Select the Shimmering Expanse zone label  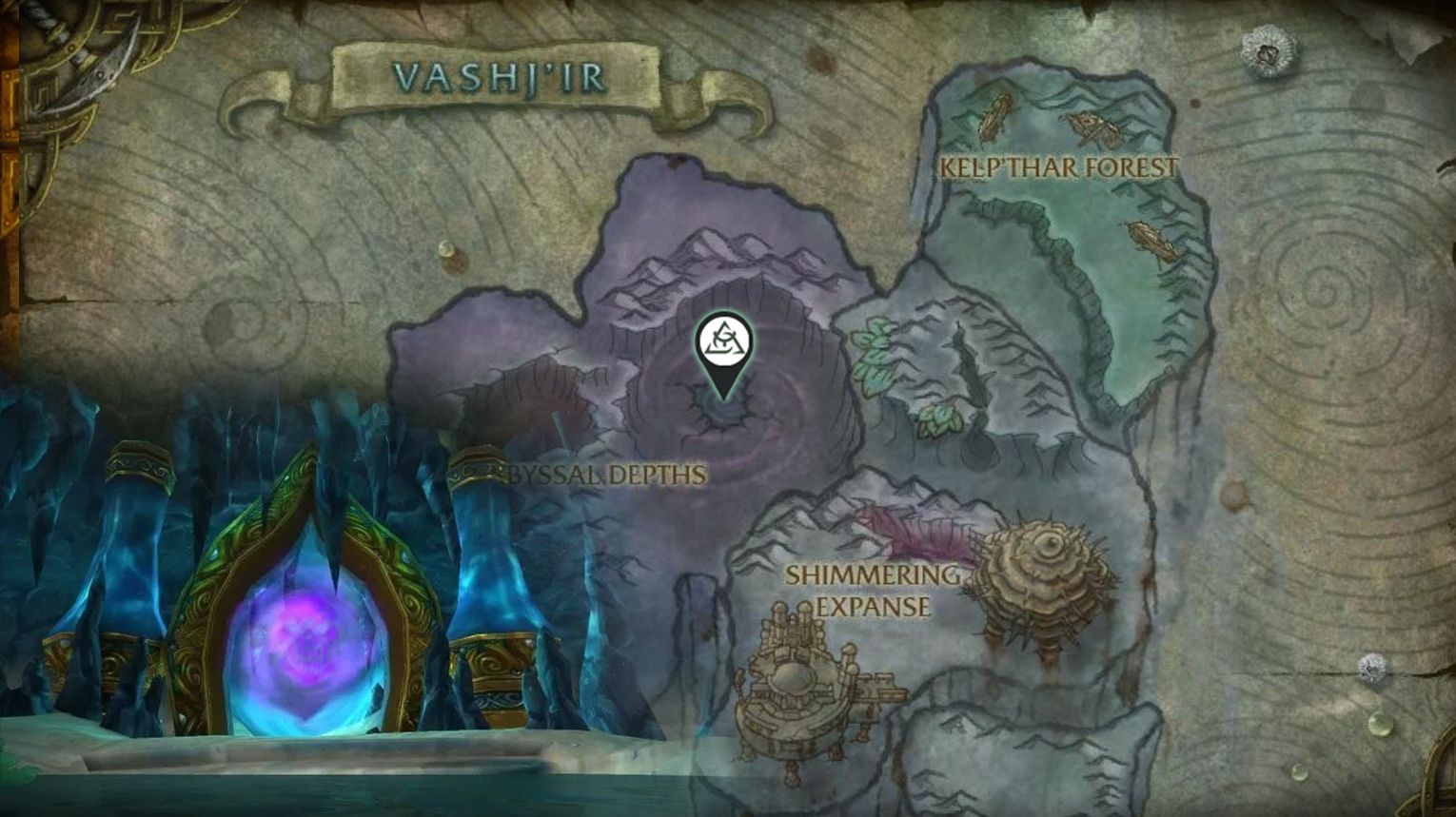coord(873,587)
